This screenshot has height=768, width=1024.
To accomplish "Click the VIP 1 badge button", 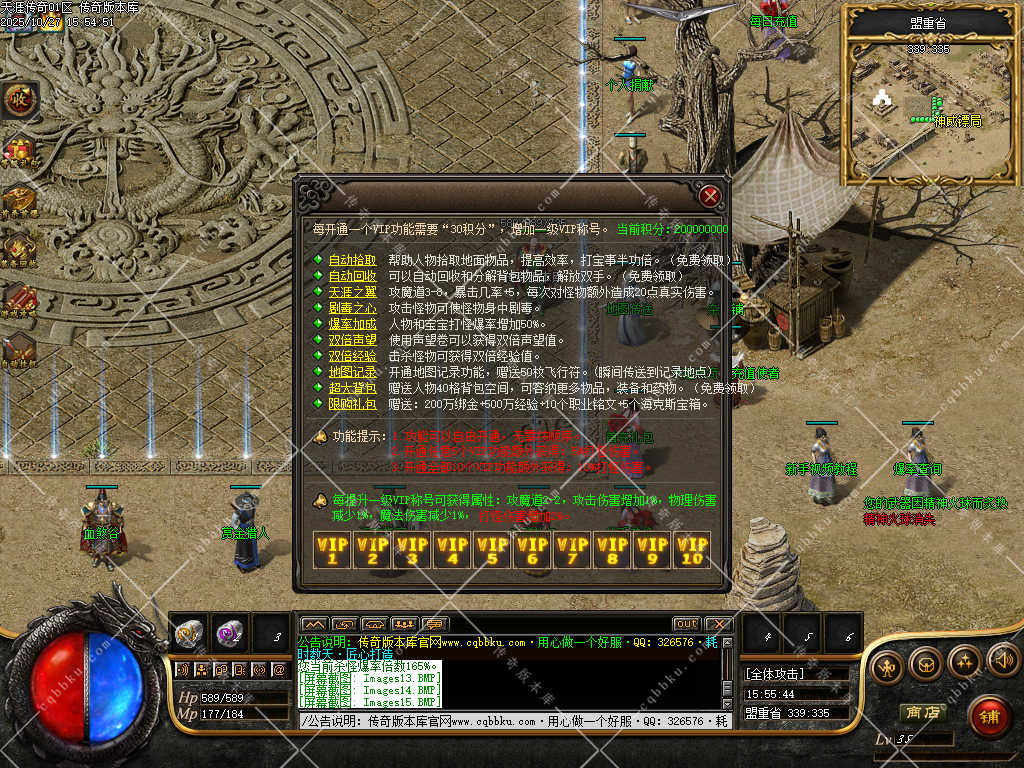I will pos(332,549).
